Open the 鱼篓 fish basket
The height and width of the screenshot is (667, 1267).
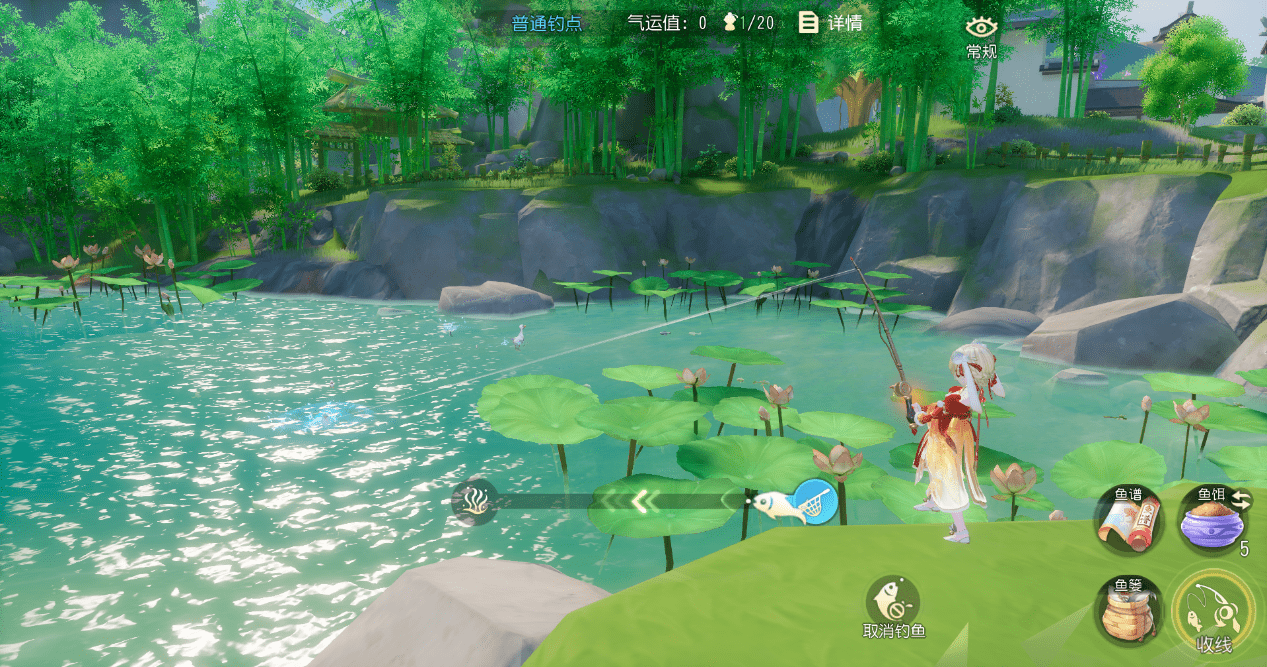pos(1128,612)
